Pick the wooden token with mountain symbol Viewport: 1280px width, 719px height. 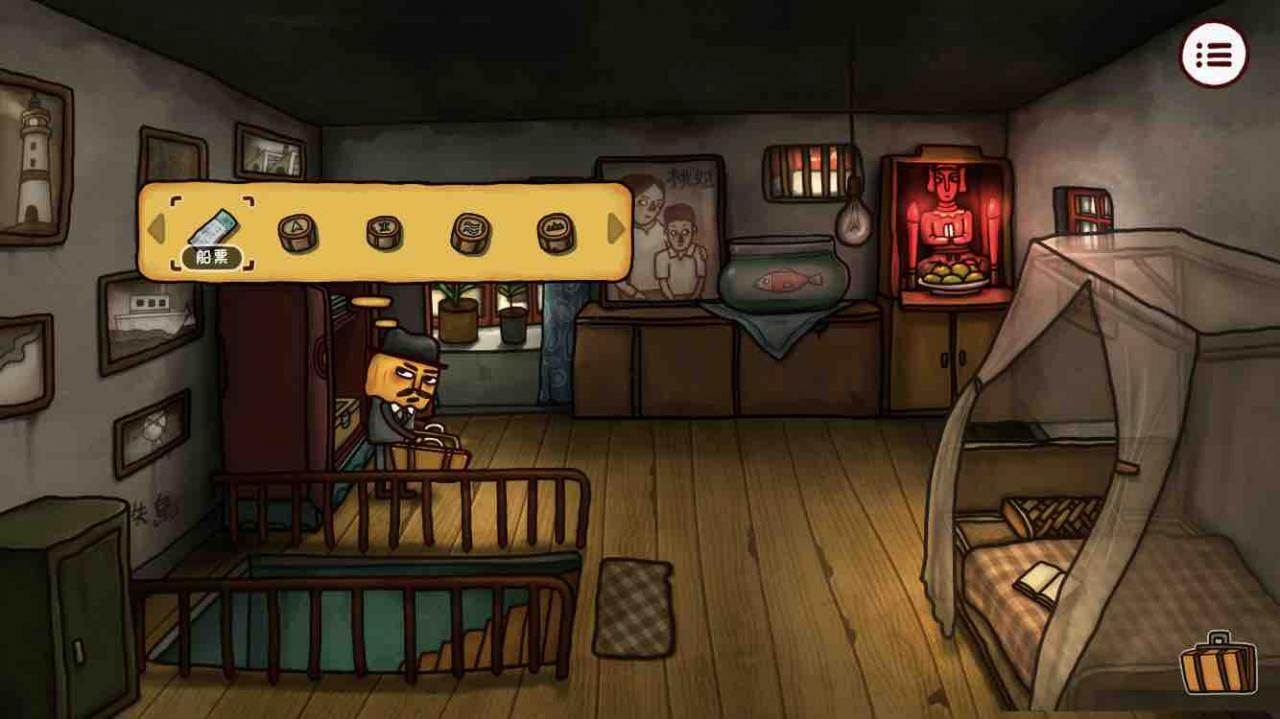pos(556,232)
